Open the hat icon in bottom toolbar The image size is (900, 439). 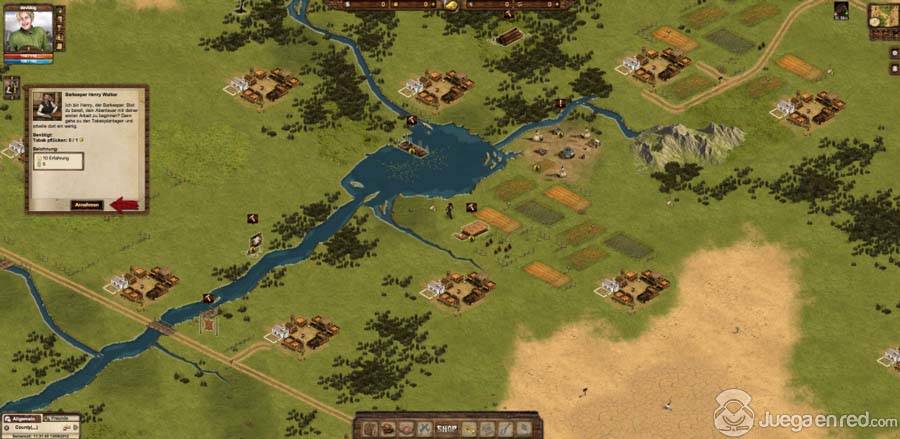click(x=387, y=430)
